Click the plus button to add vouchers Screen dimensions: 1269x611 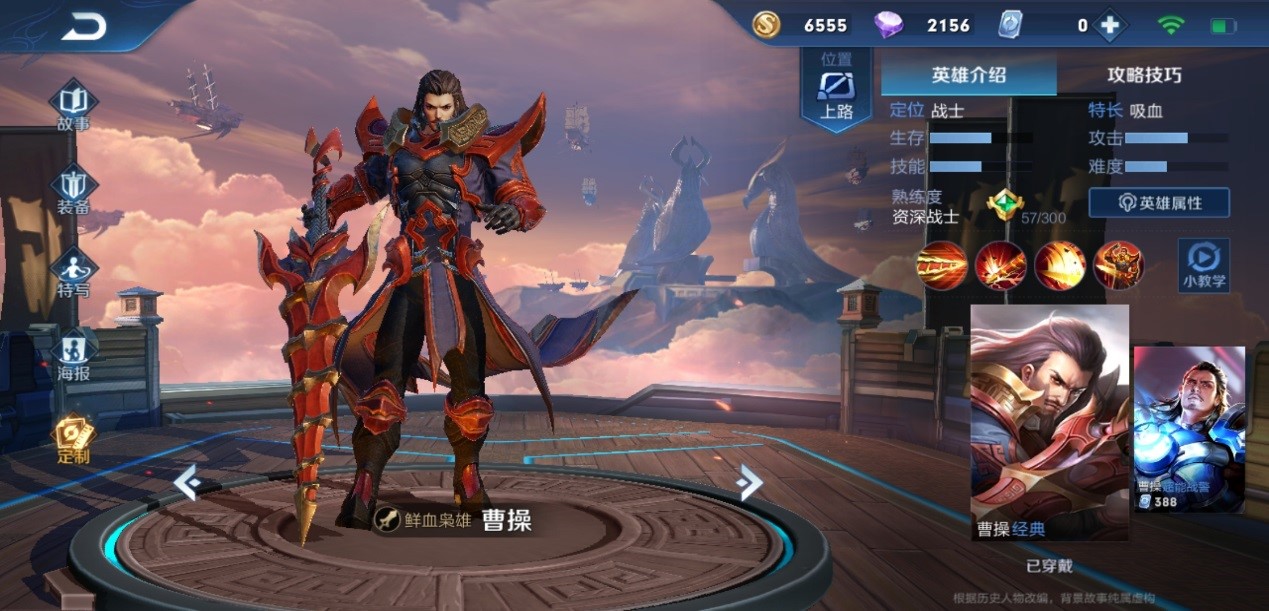1110,26
